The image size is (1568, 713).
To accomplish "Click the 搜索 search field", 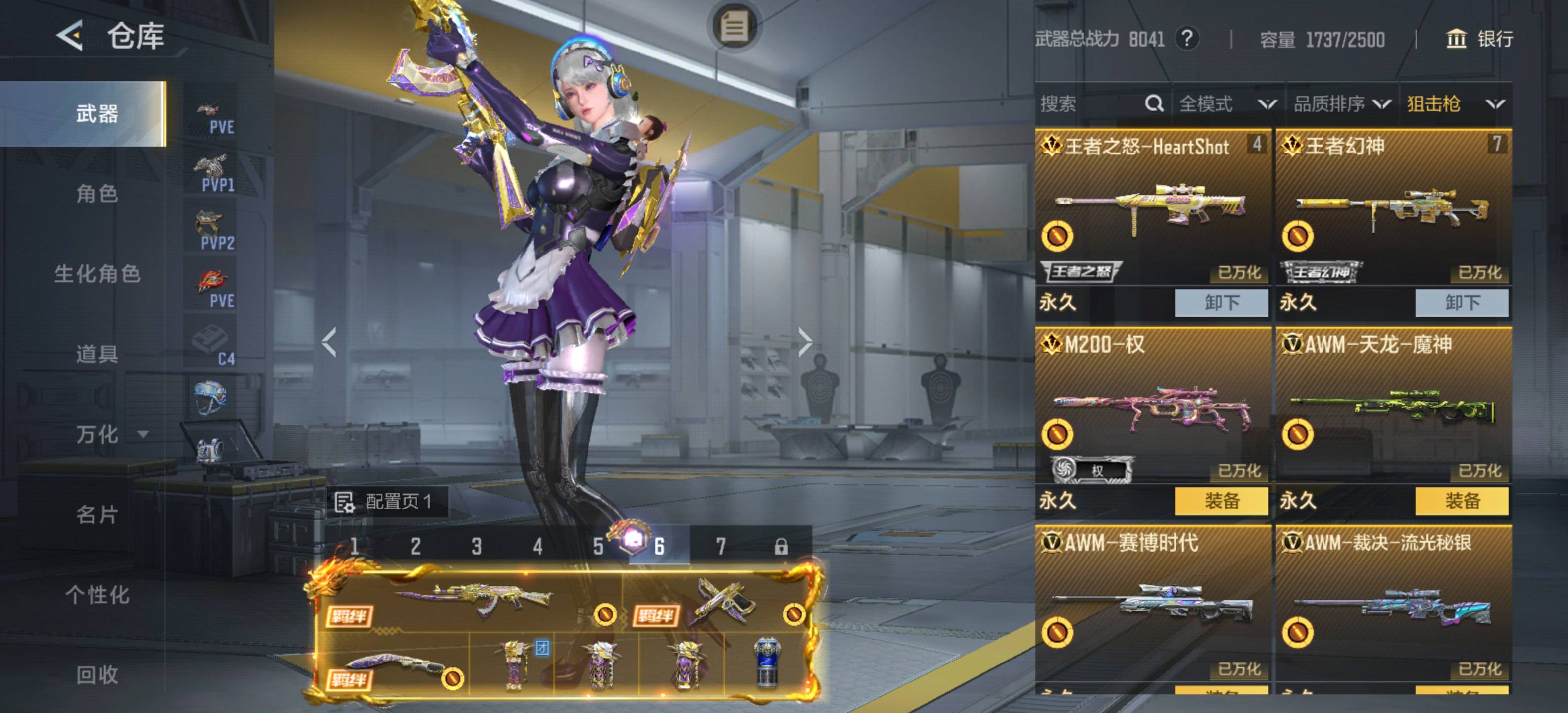I will (1089, 104).
